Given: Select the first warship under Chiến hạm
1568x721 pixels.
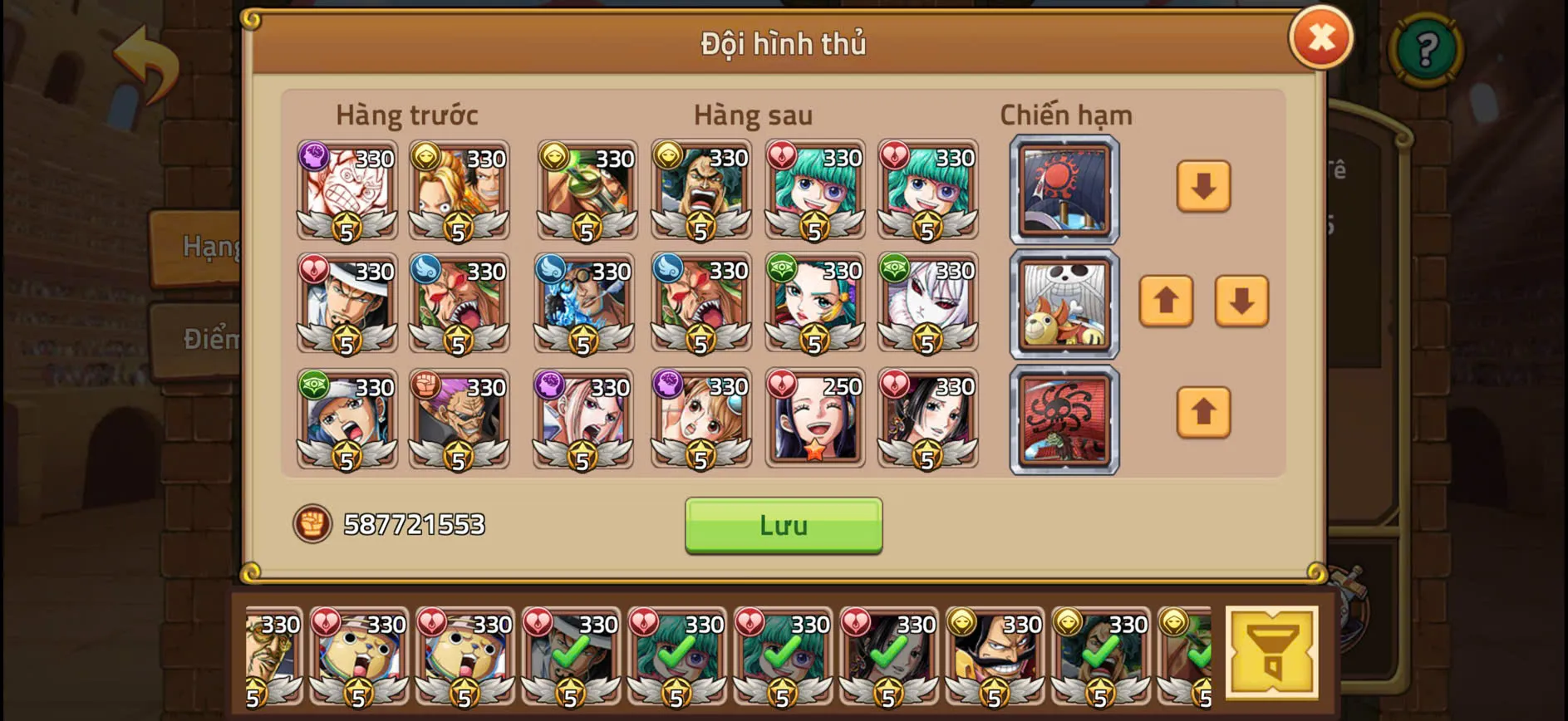Looking at the screenshot, I should click(x=1064, y=189).
